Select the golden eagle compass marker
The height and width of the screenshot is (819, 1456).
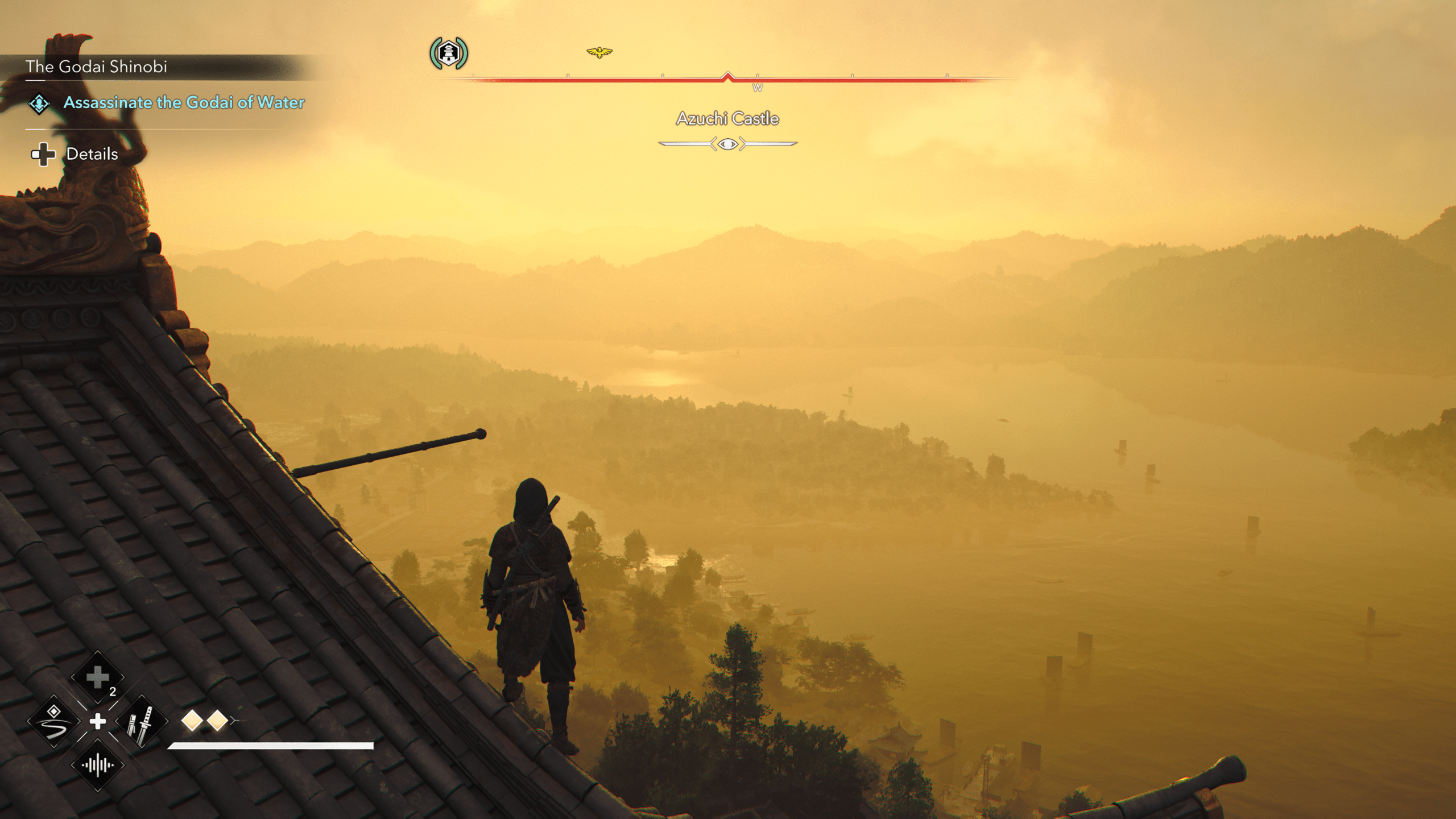pos(599,52)
